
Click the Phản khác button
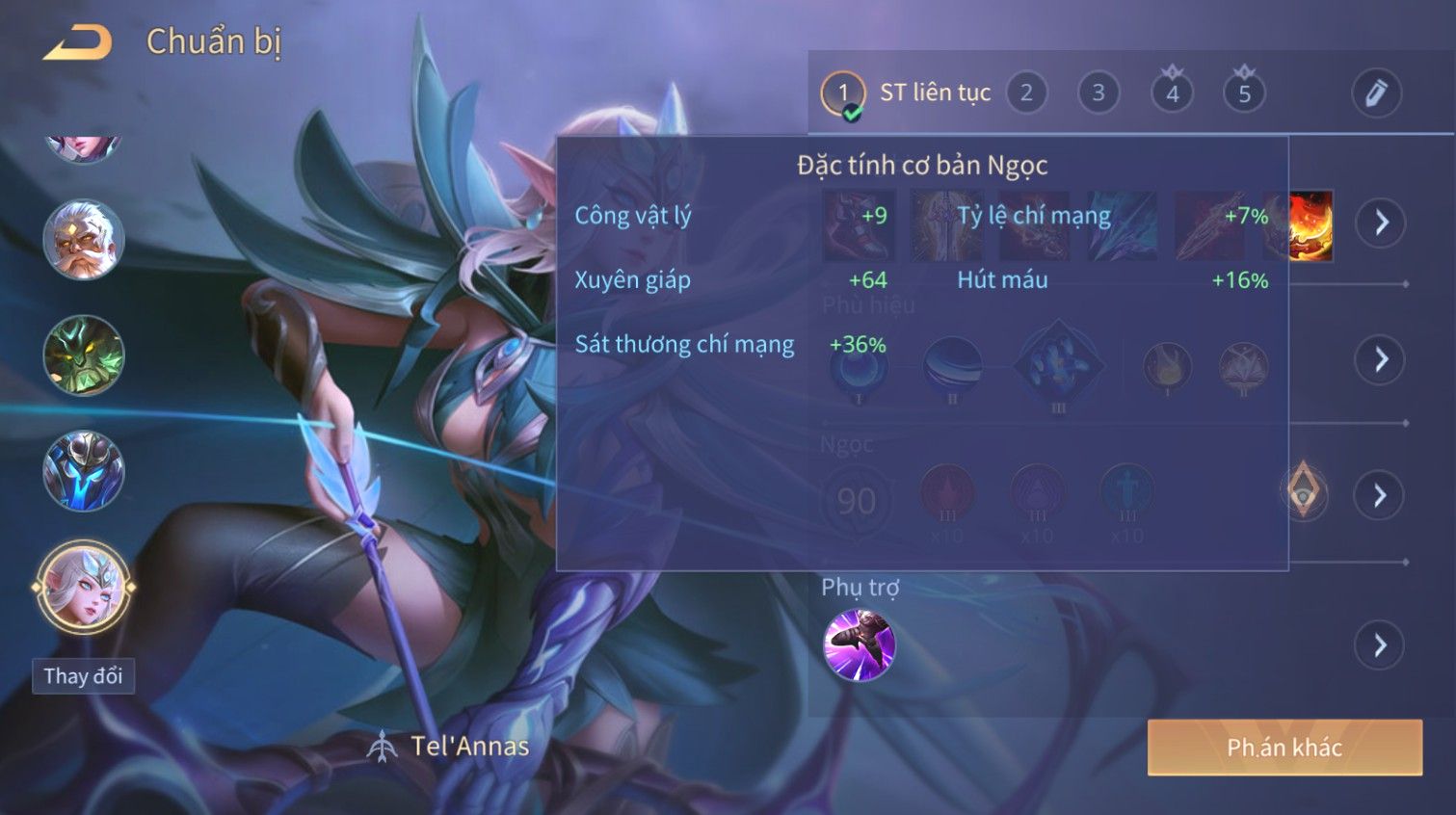click(1284, 748)
